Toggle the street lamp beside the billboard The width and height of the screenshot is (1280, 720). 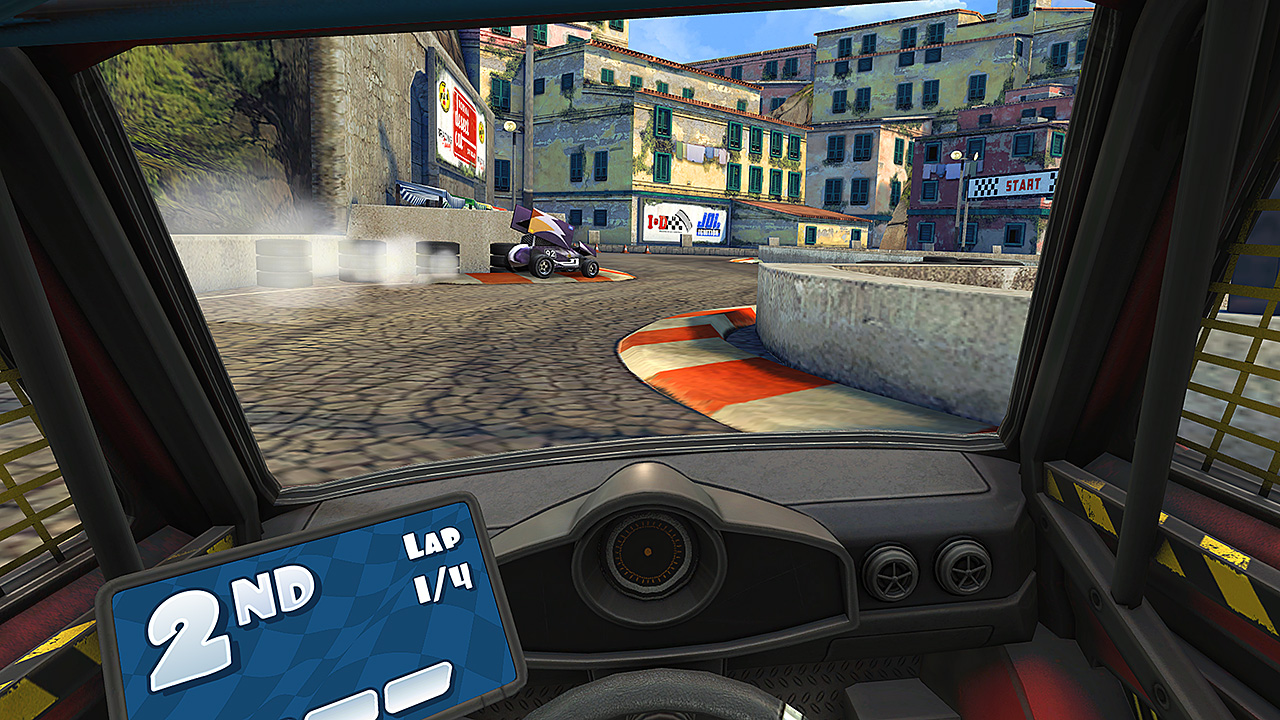click(x=509, y=125)
